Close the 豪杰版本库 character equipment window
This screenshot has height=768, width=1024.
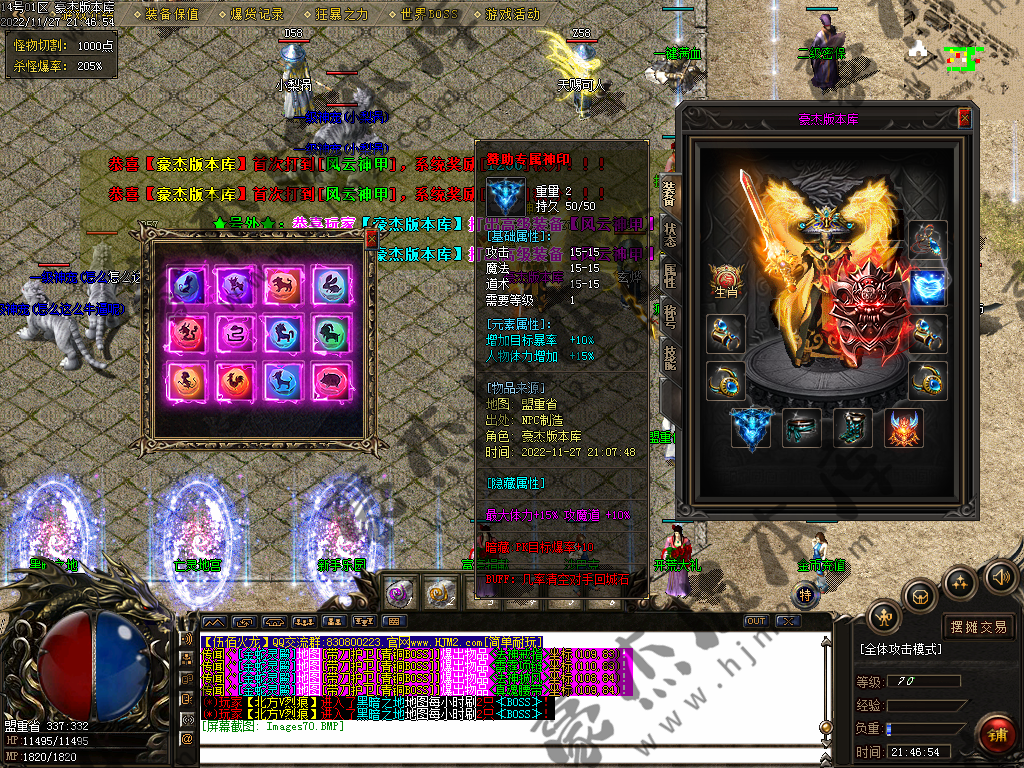(964, 118)
